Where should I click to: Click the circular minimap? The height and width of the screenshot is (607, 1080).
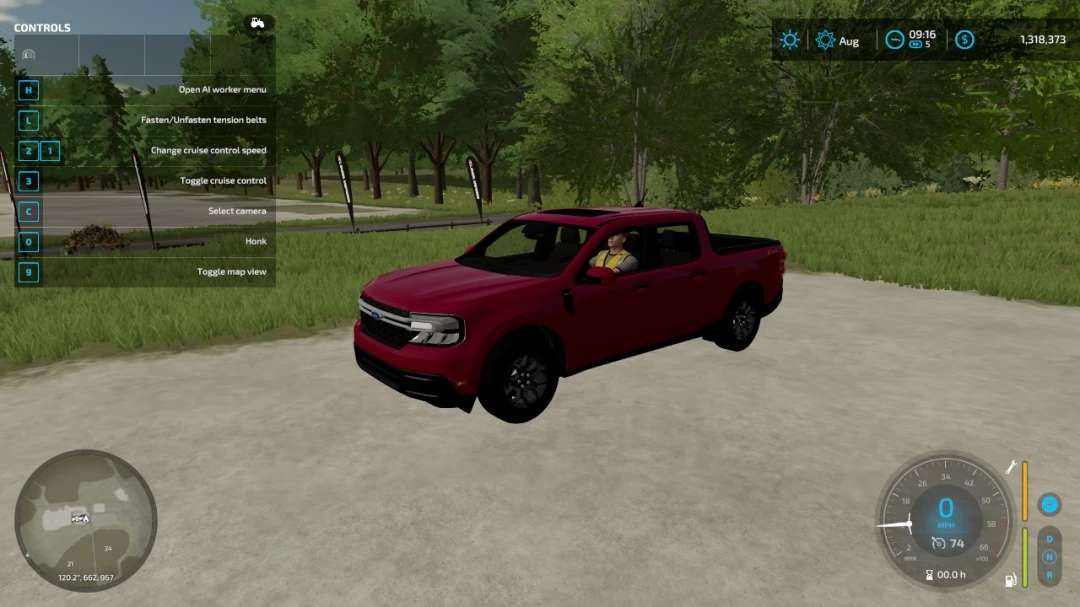point(85,519)
